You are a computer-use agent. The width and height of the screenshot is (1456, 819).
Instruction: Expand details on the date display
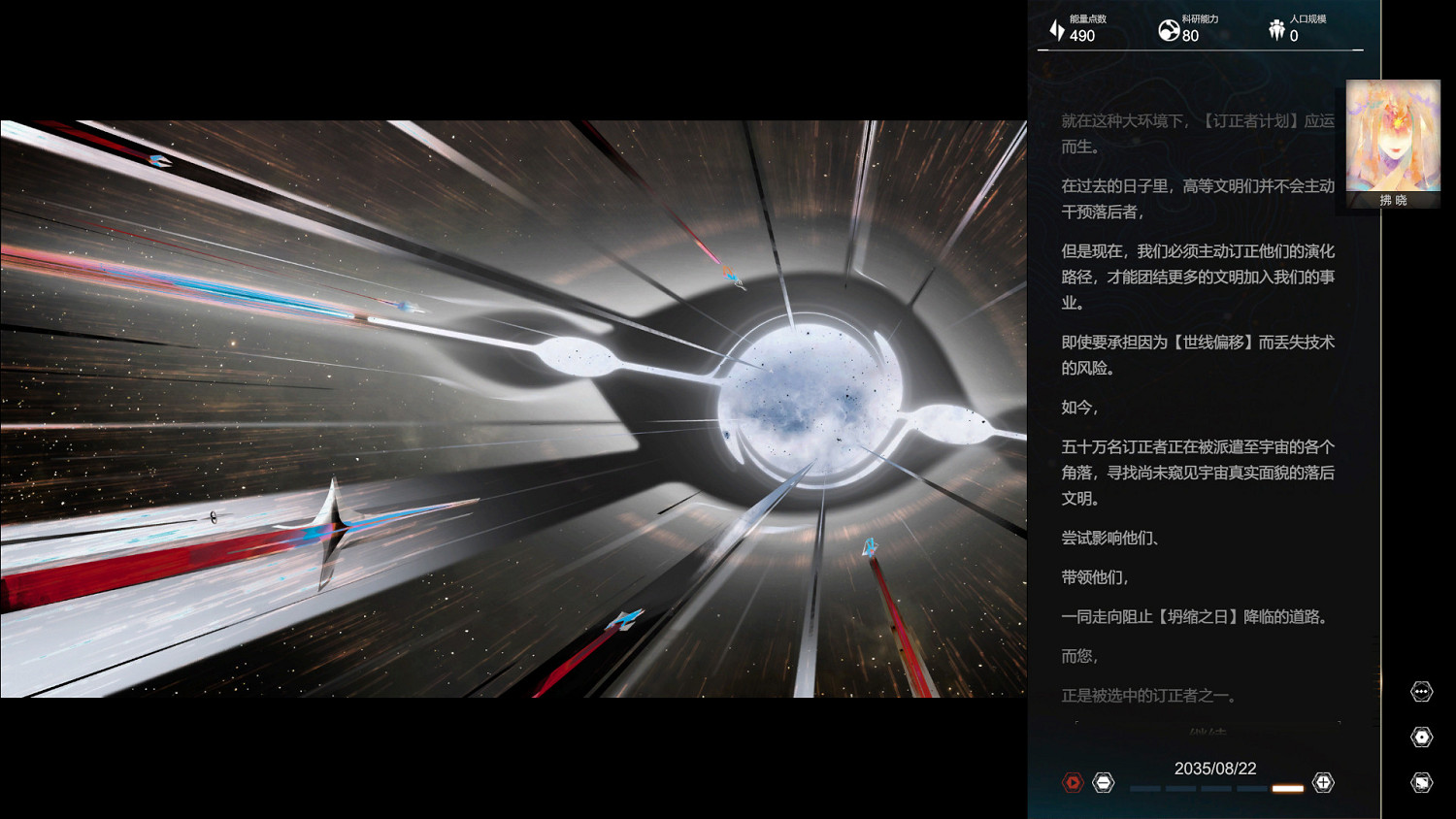click(x=1213, y=768)
